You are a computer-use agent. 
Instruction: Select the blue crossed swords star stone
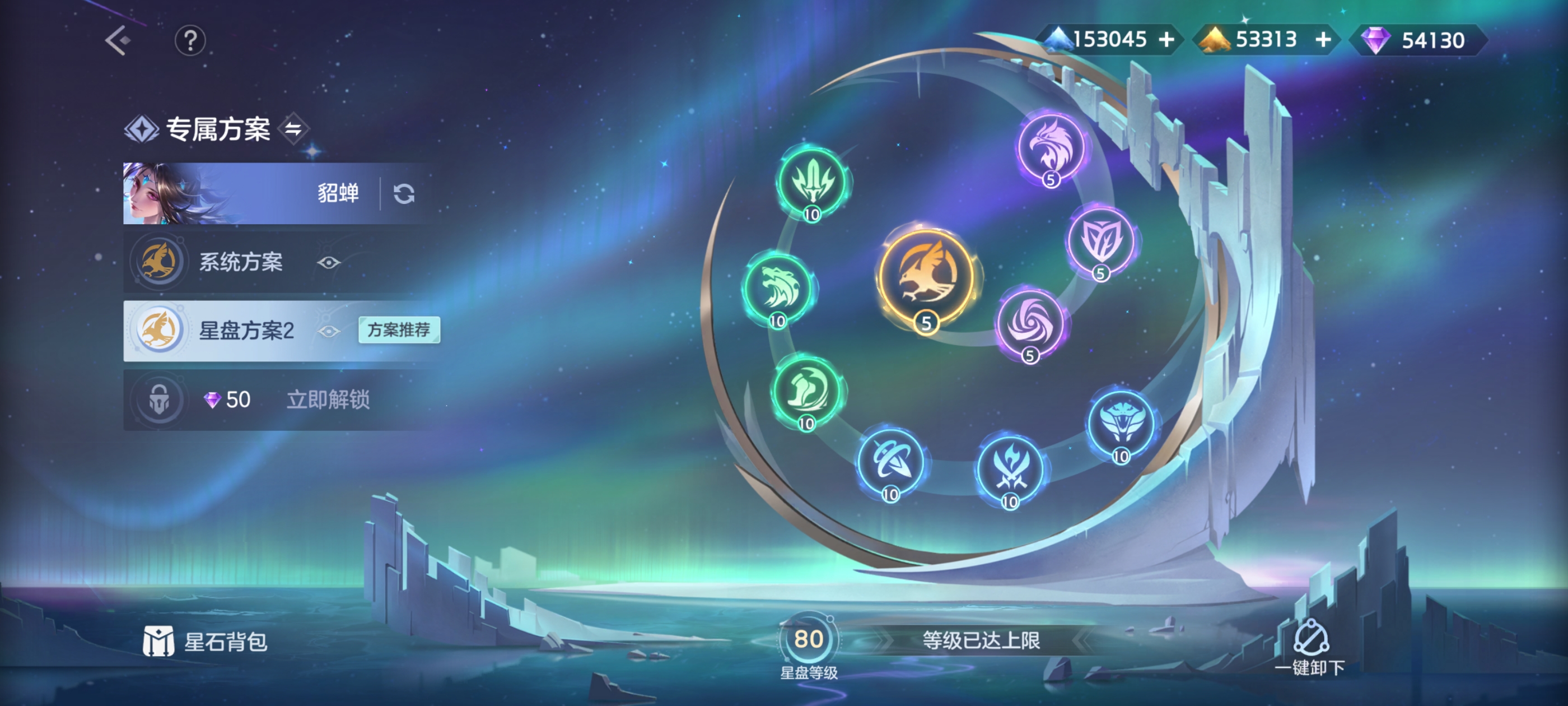(1010, 469)
